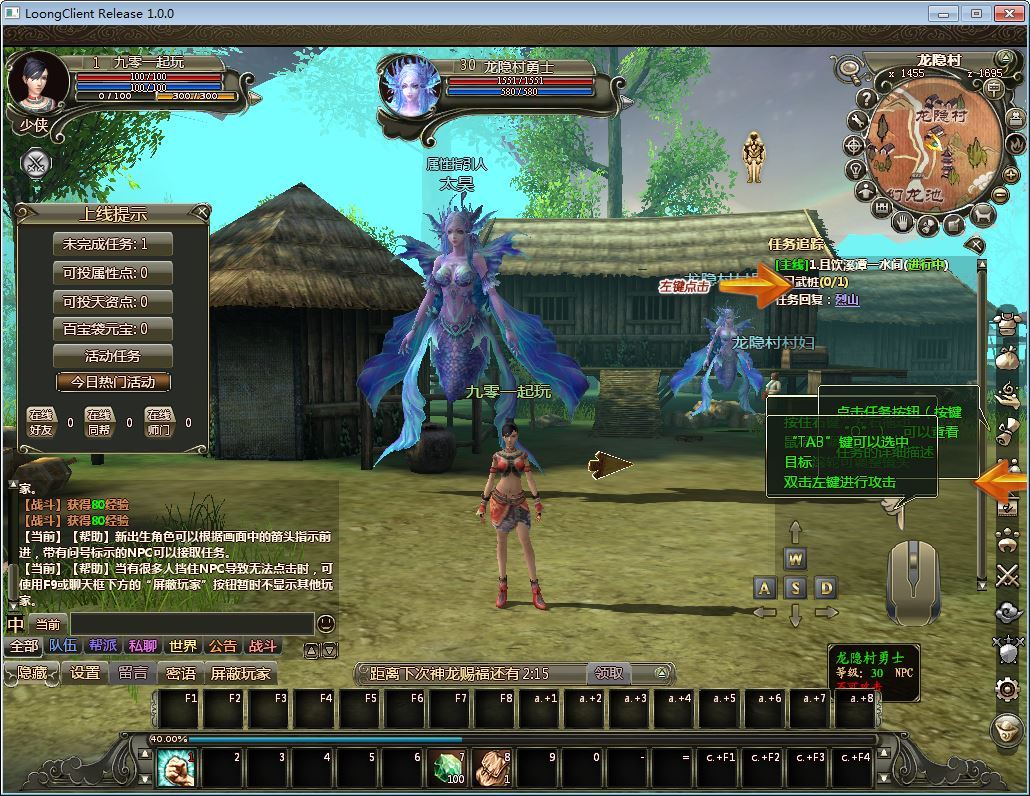Close the 上线提示 login tips panel
Screen dimensions: 1030x796
201,212
